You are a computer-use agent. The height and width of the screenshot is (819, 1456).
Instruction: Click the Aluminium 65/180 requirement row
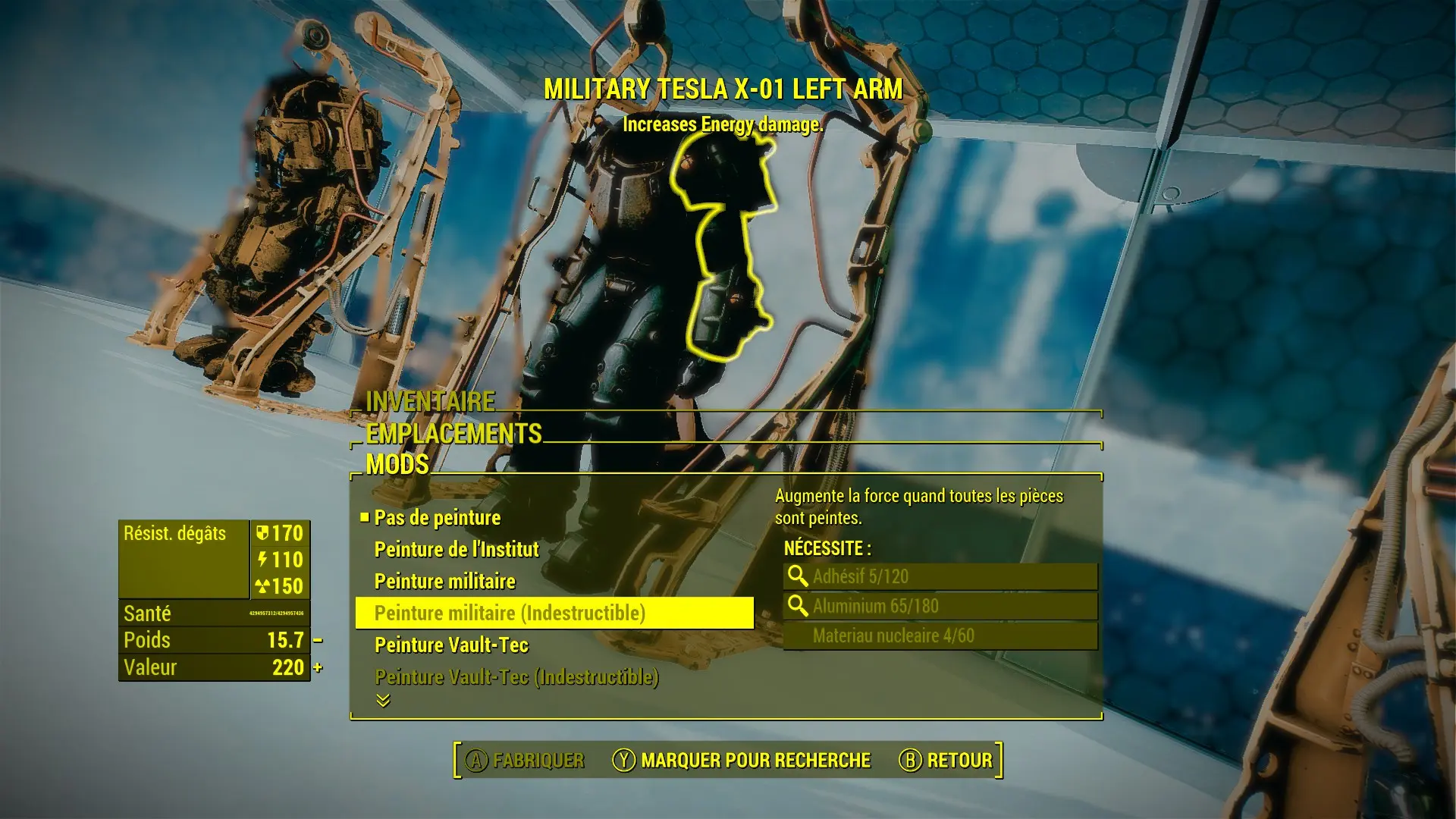[940, 606]
